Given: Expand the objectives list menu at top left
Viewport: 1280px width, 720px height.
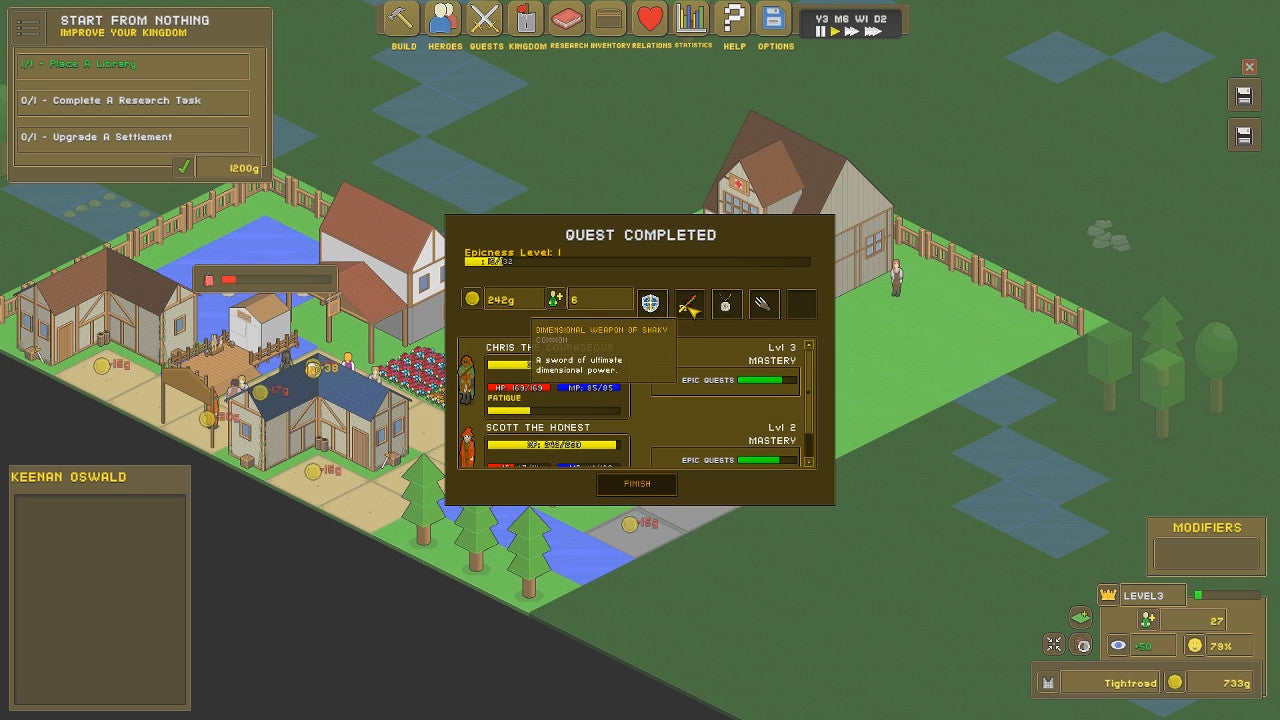Looking at the screenshot, I should pyautogui.click(x=28, y=27).
